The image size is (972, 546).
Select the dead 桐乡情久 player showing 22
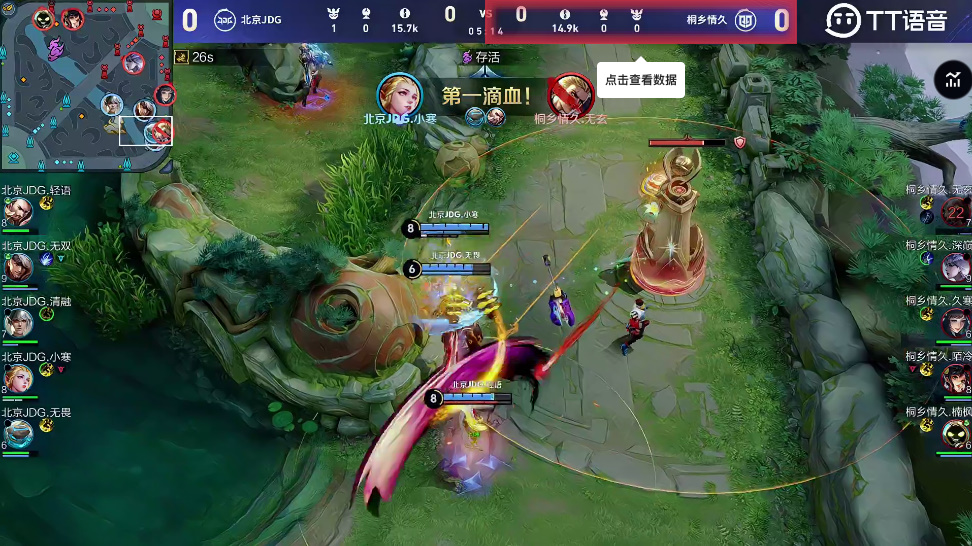tap(955, 211)
